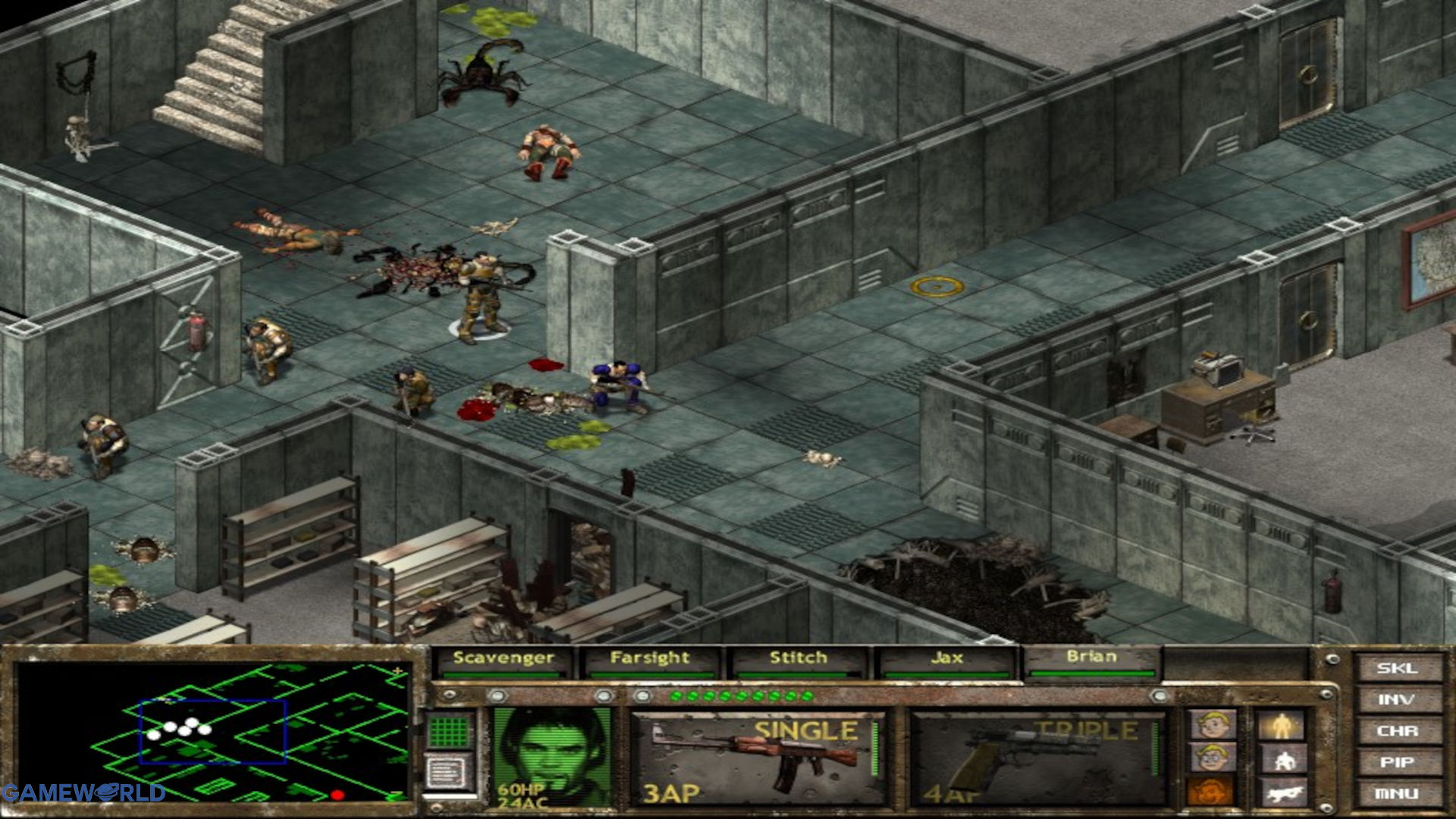Open the PIP pipboy screen
This screenshot has width=1456, height=819.
click(1399, 761)
